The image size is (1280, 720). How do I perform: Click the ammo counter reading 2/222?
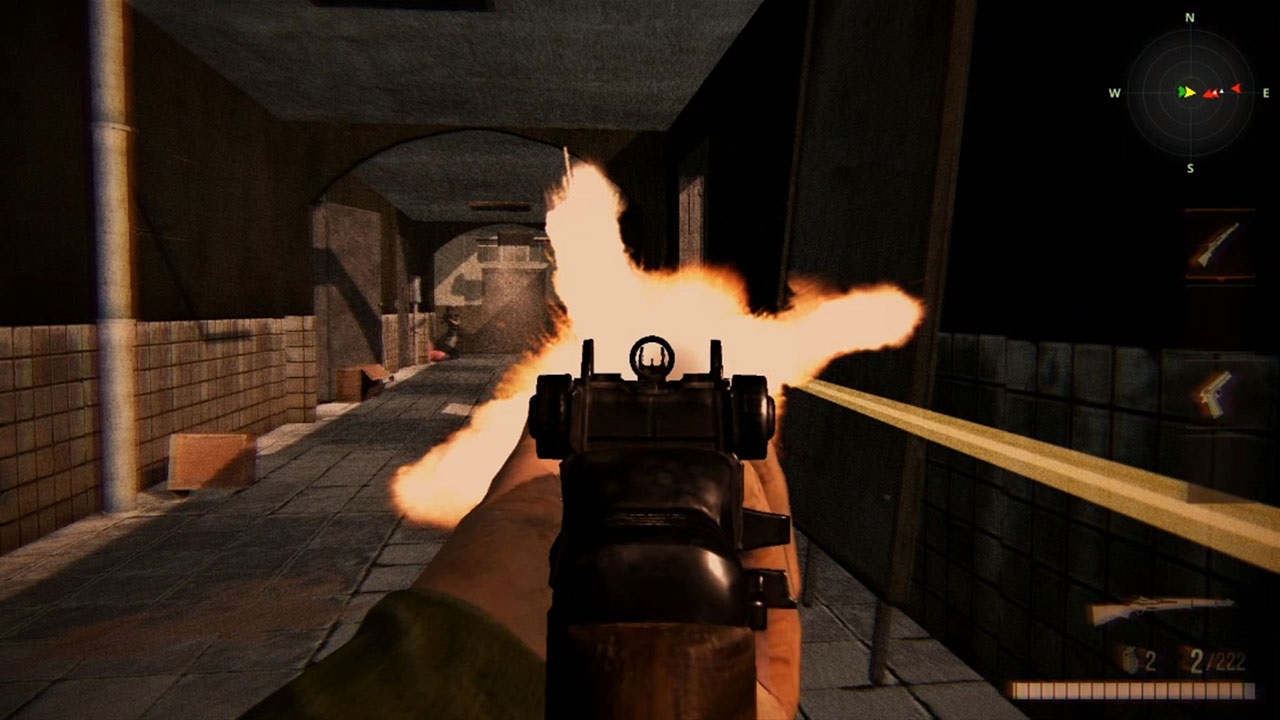coord(1218,662)
